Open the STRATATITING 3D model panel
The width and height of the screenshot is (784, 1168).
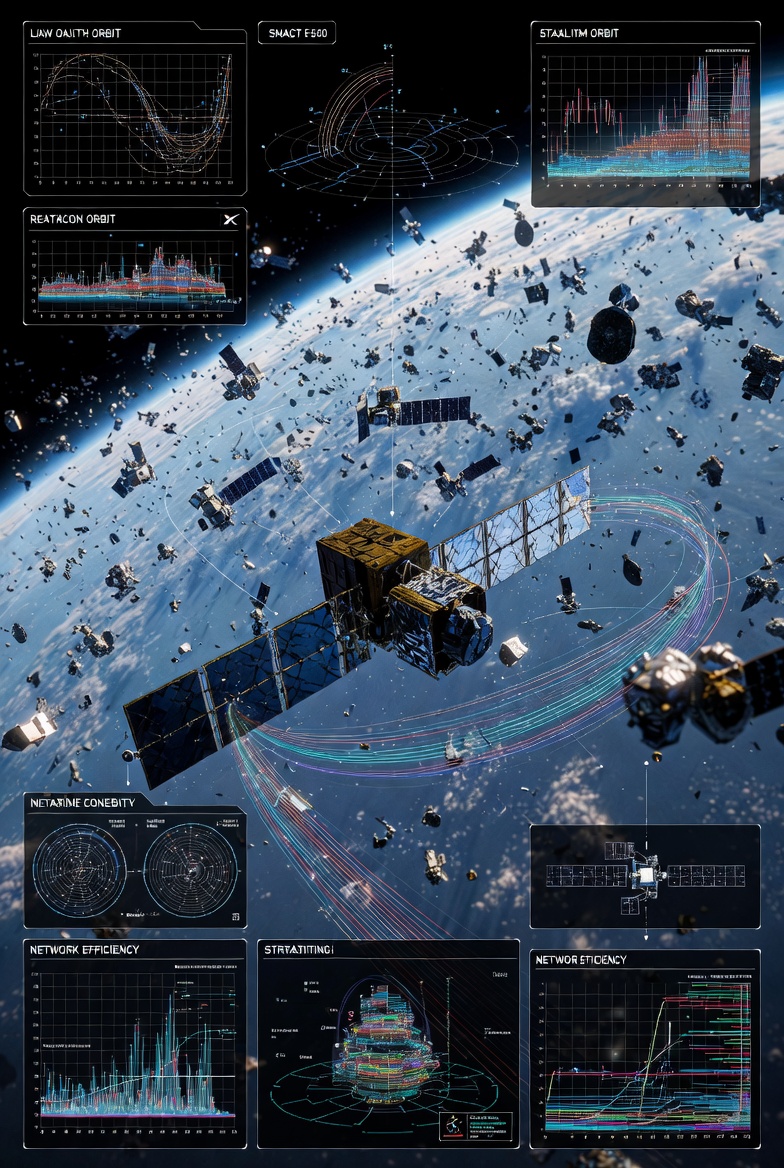tap(388, 1040)
